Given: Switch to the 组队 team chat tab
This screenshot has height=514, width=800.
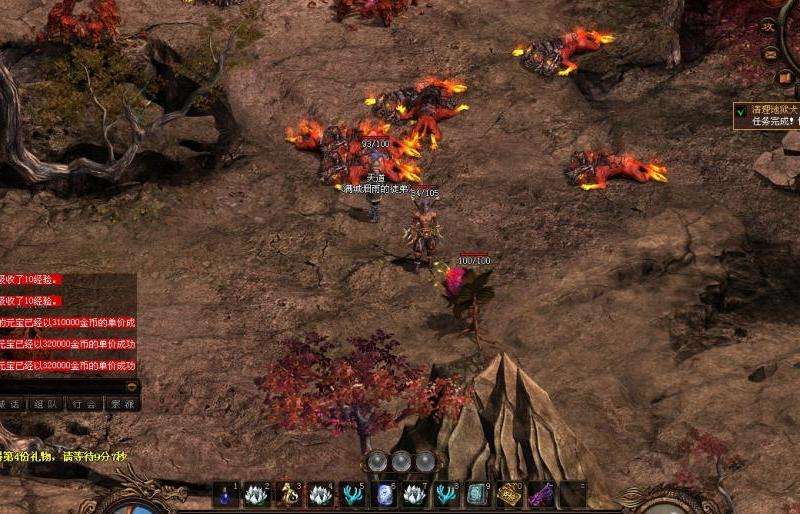Looking at the screenshot, I should point(45,405).
